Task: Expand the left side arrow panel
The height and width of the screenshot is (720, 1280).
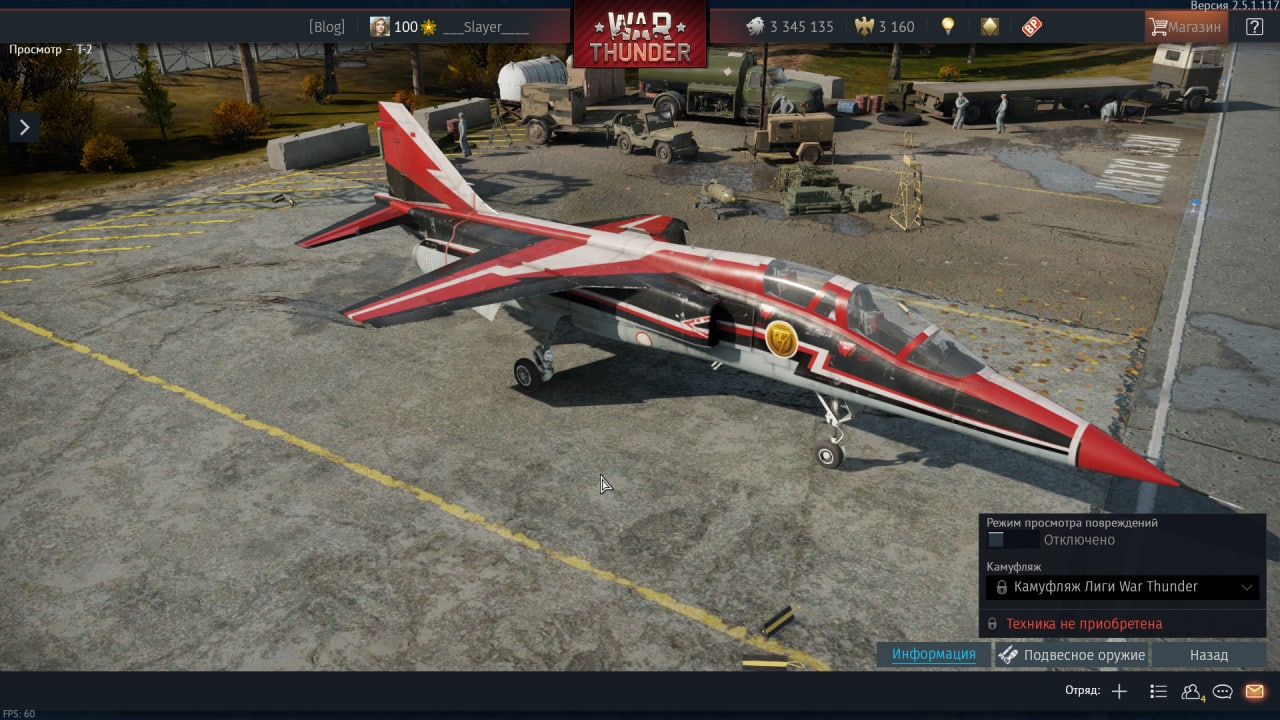Action: click(x=24, y=127)
